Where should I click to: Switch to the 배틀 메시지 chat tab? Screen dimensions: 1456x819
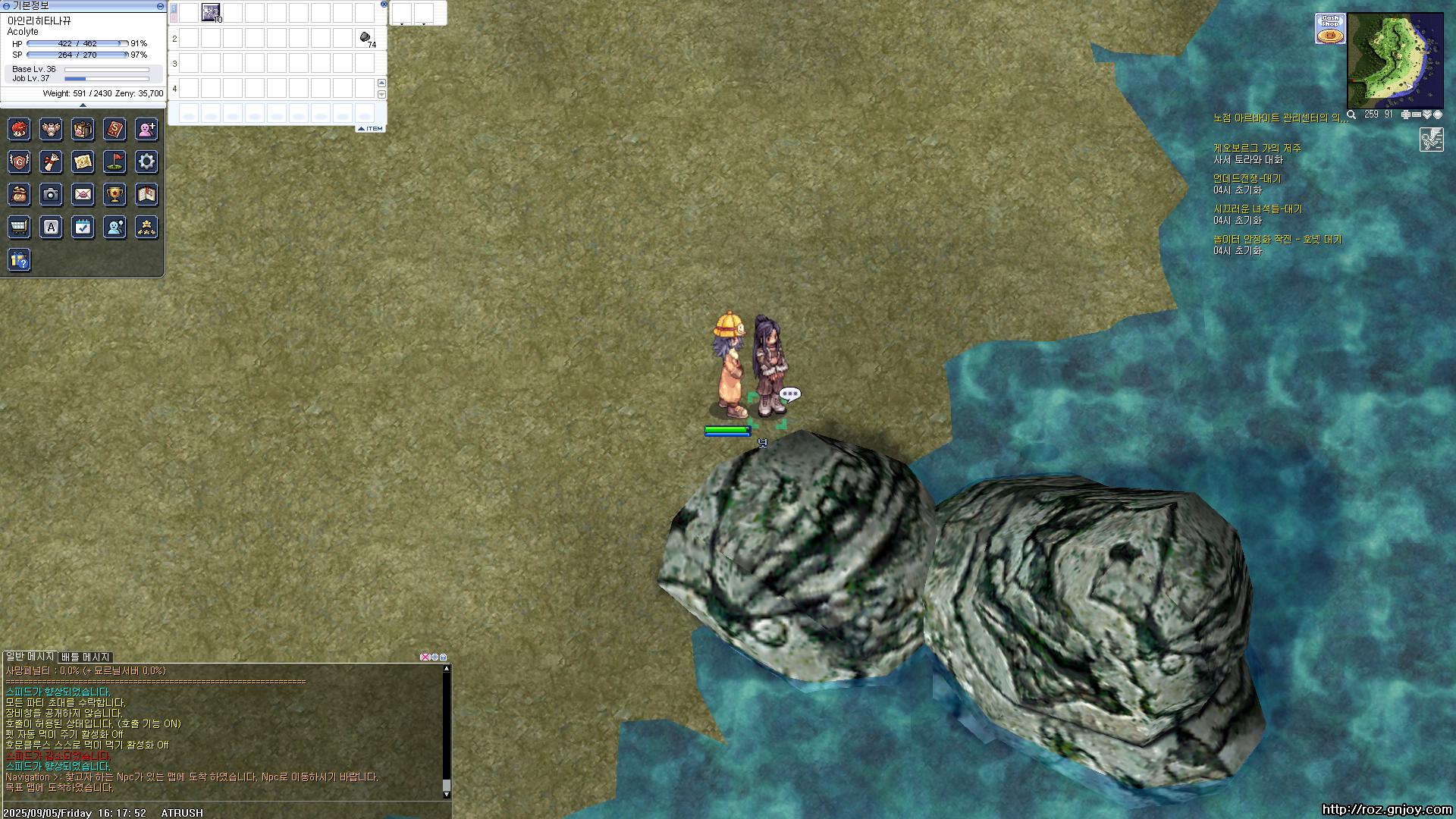(x=86, y=657)
